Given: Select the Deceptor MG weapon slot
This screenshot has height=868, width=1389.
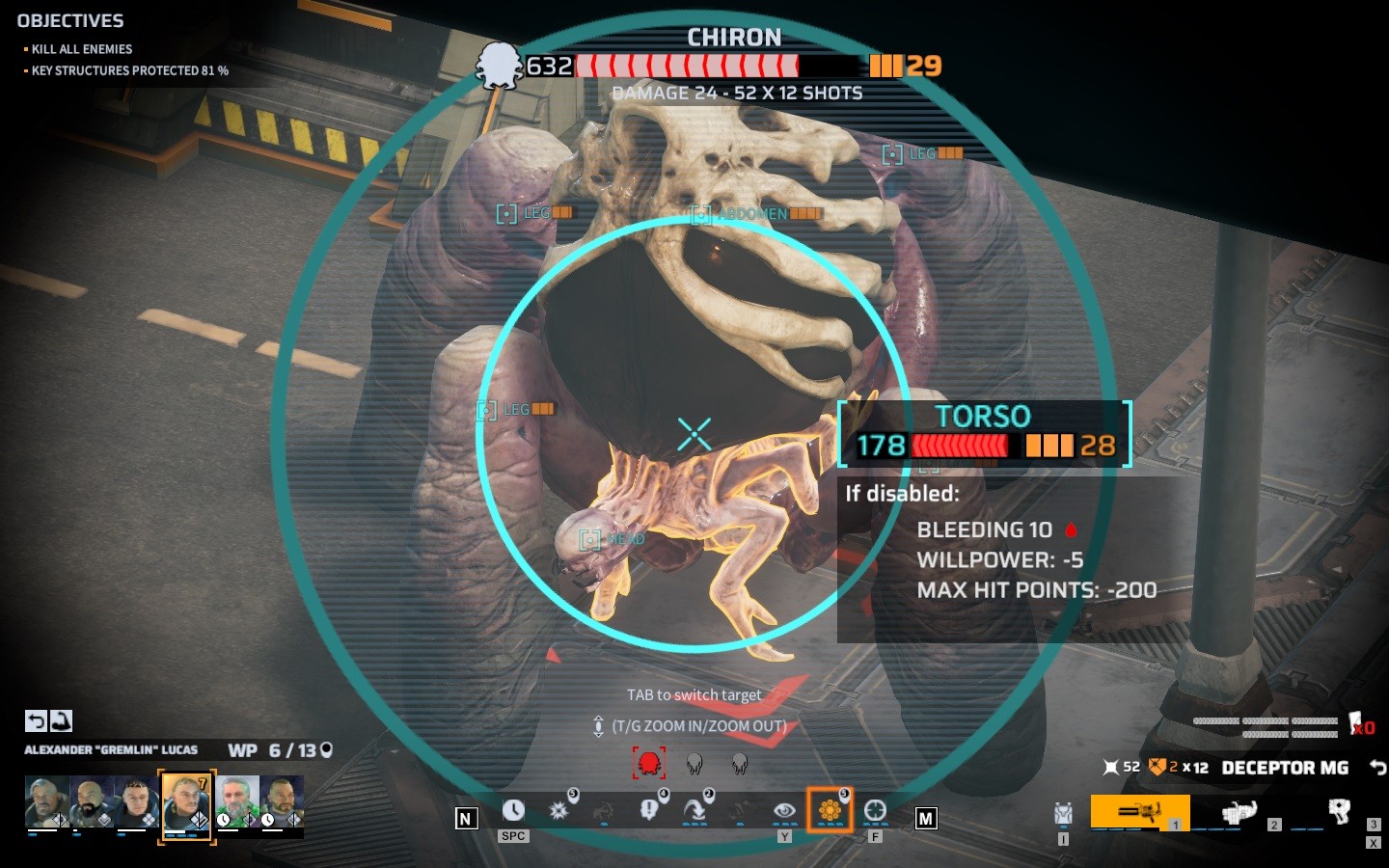Looking at the screenshot, I should point(1139,812).
